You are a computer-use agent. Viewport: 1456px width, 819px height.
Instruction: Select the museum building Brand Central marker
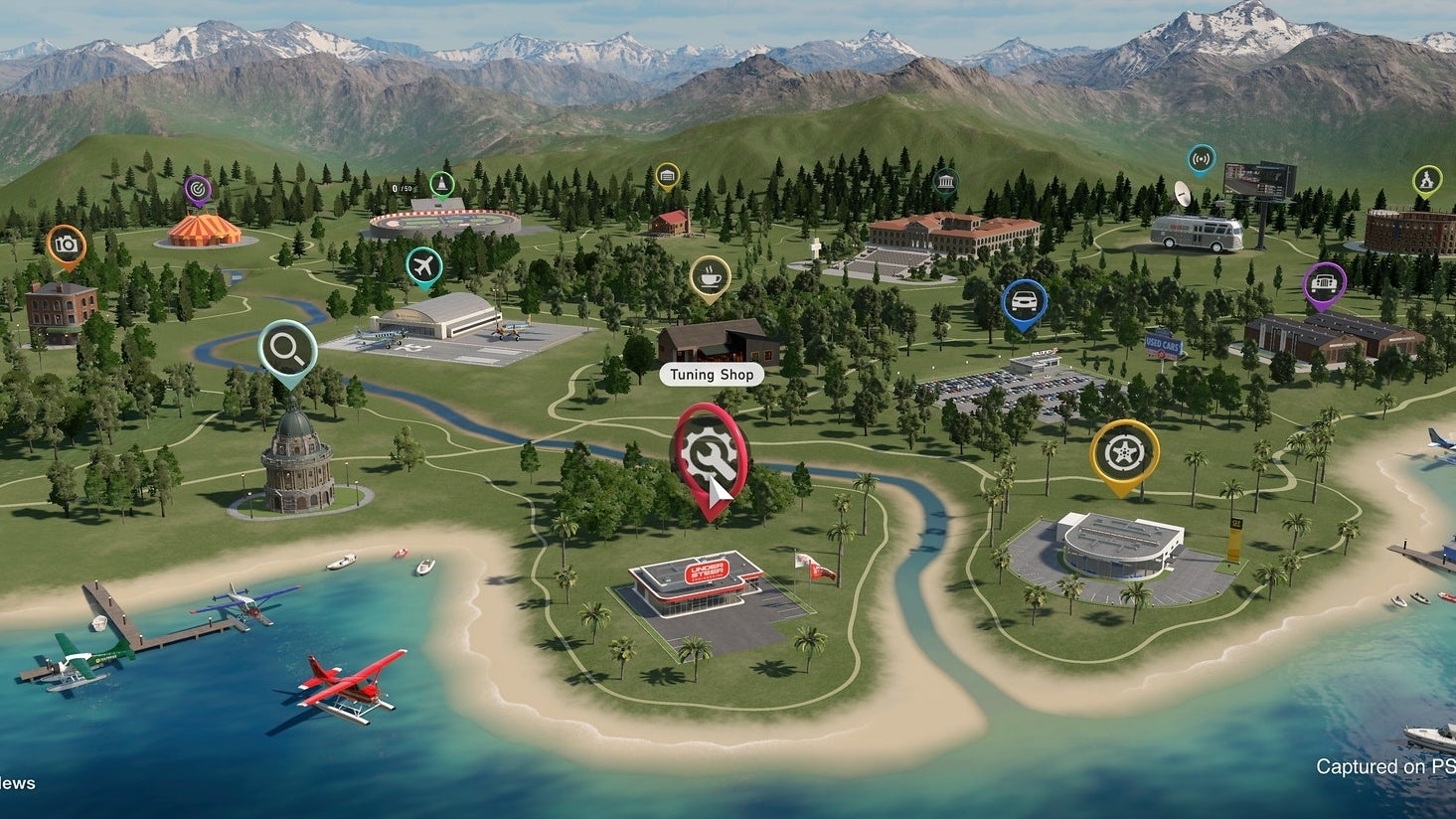(x=945, y=181)
